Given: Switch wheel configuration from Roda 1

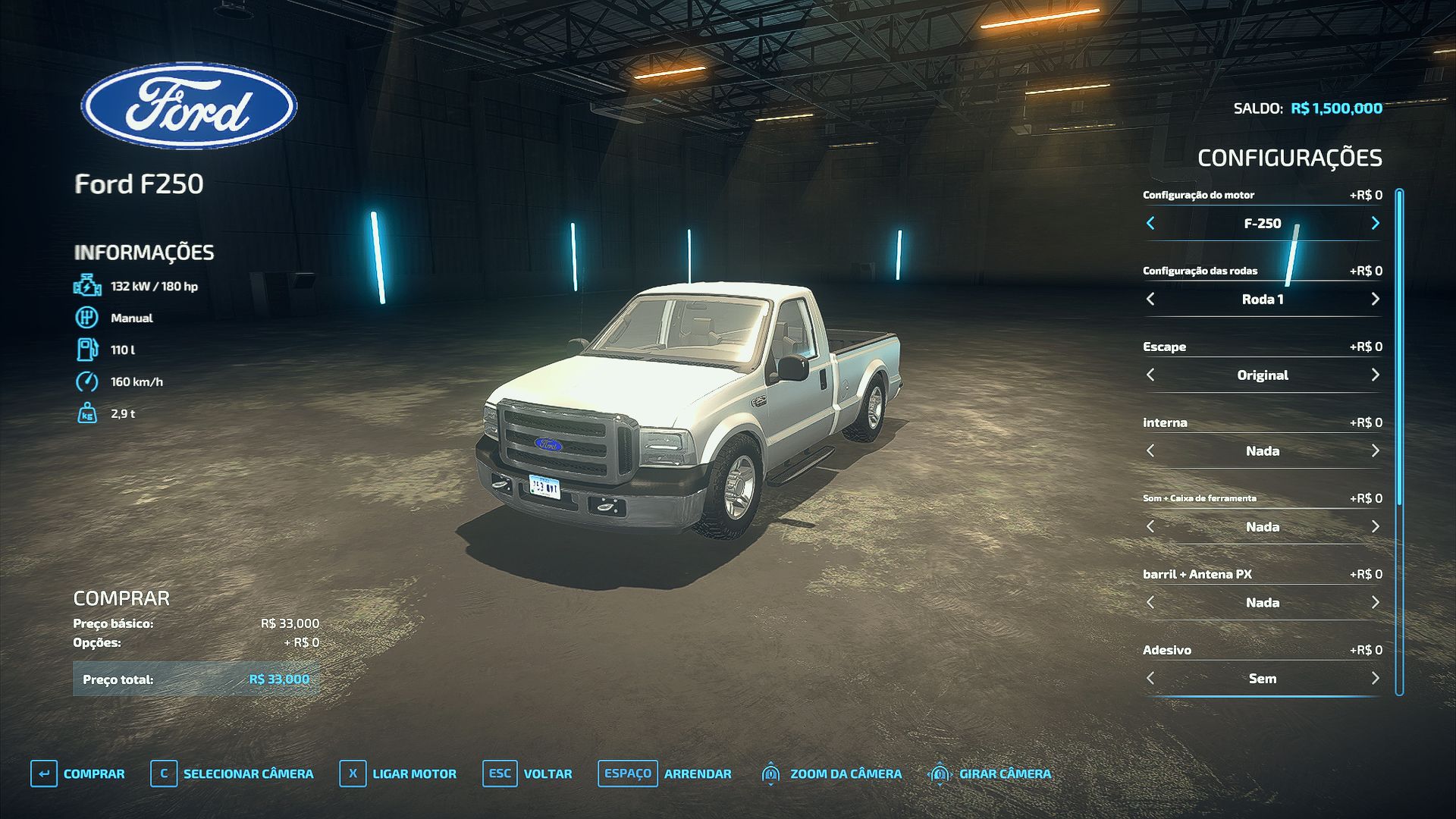Looking at the screenshot, I should pos(1374,299).
